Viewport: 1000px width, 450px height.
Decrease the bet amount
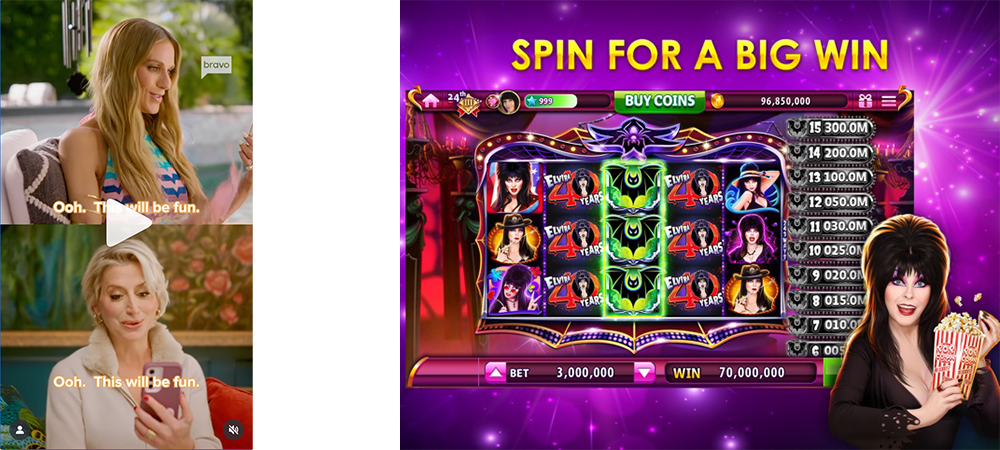click(x=645, y=373)
